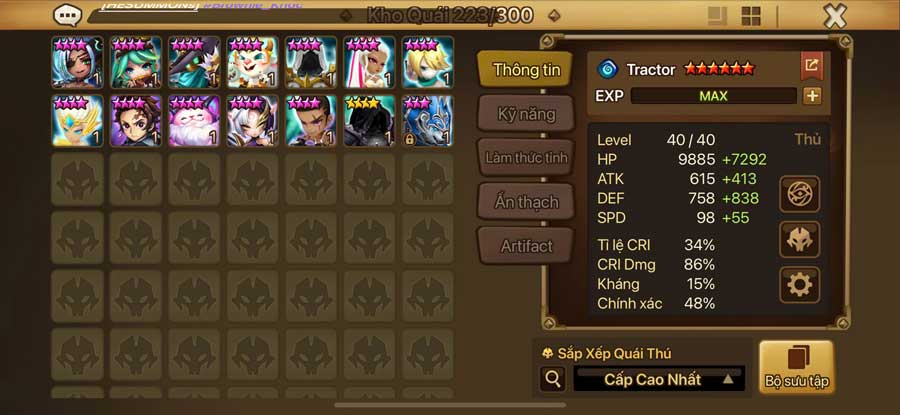Open the gear settings button for Tractor
The height and width of the screenshot is (415, 900).
[799, 286]
